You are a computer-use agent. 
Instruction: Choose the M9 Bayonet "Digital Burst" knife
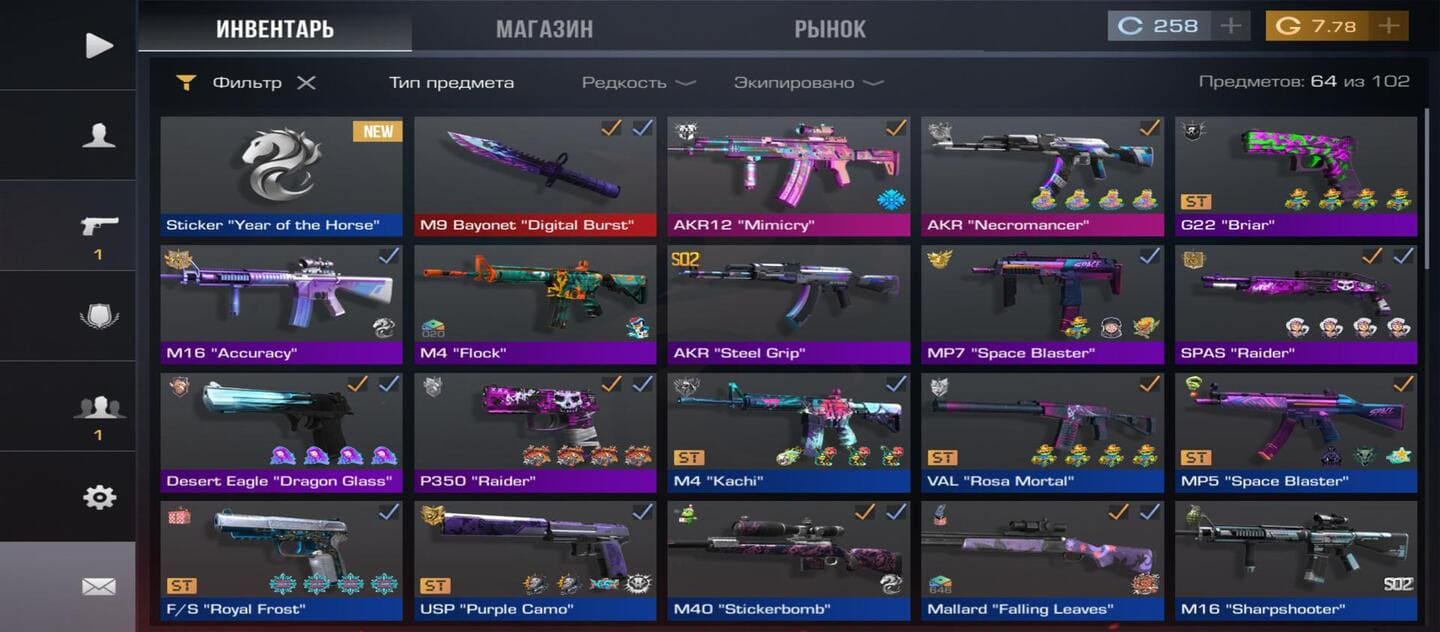tap(535, 176)
